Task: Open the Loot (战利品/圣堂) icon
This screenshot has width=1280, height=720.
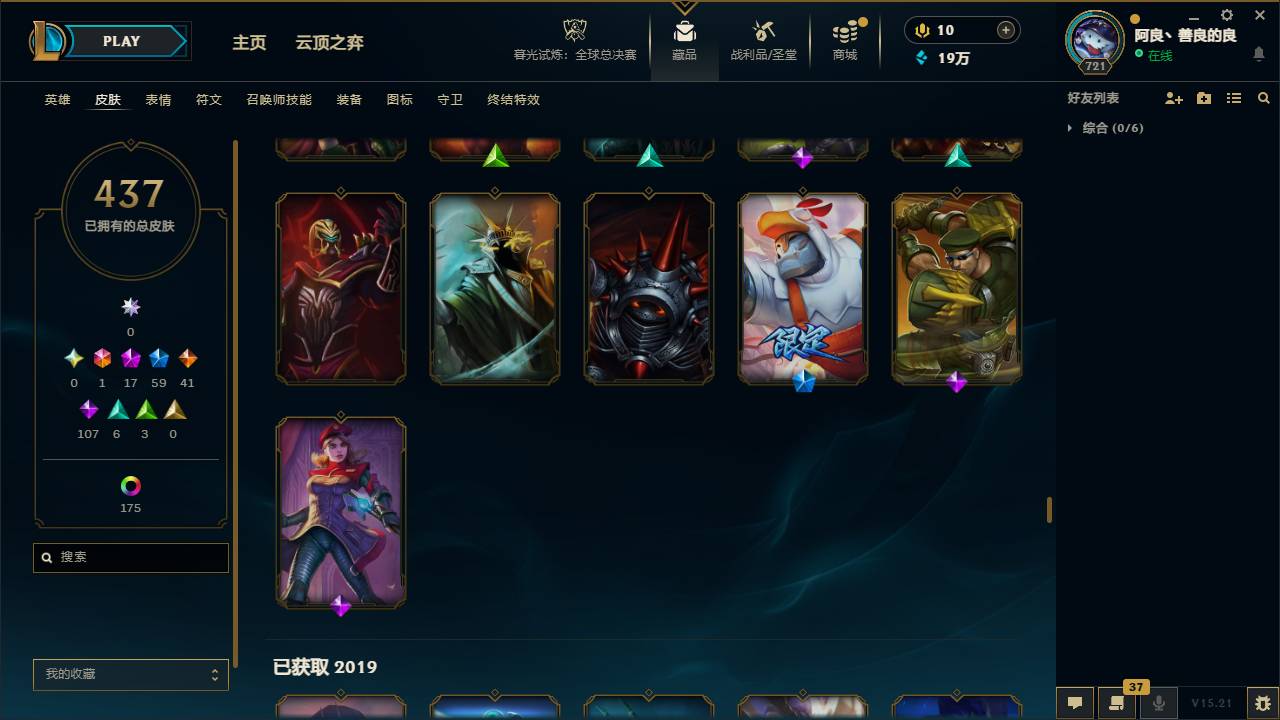Action: [x=764, y=30]
